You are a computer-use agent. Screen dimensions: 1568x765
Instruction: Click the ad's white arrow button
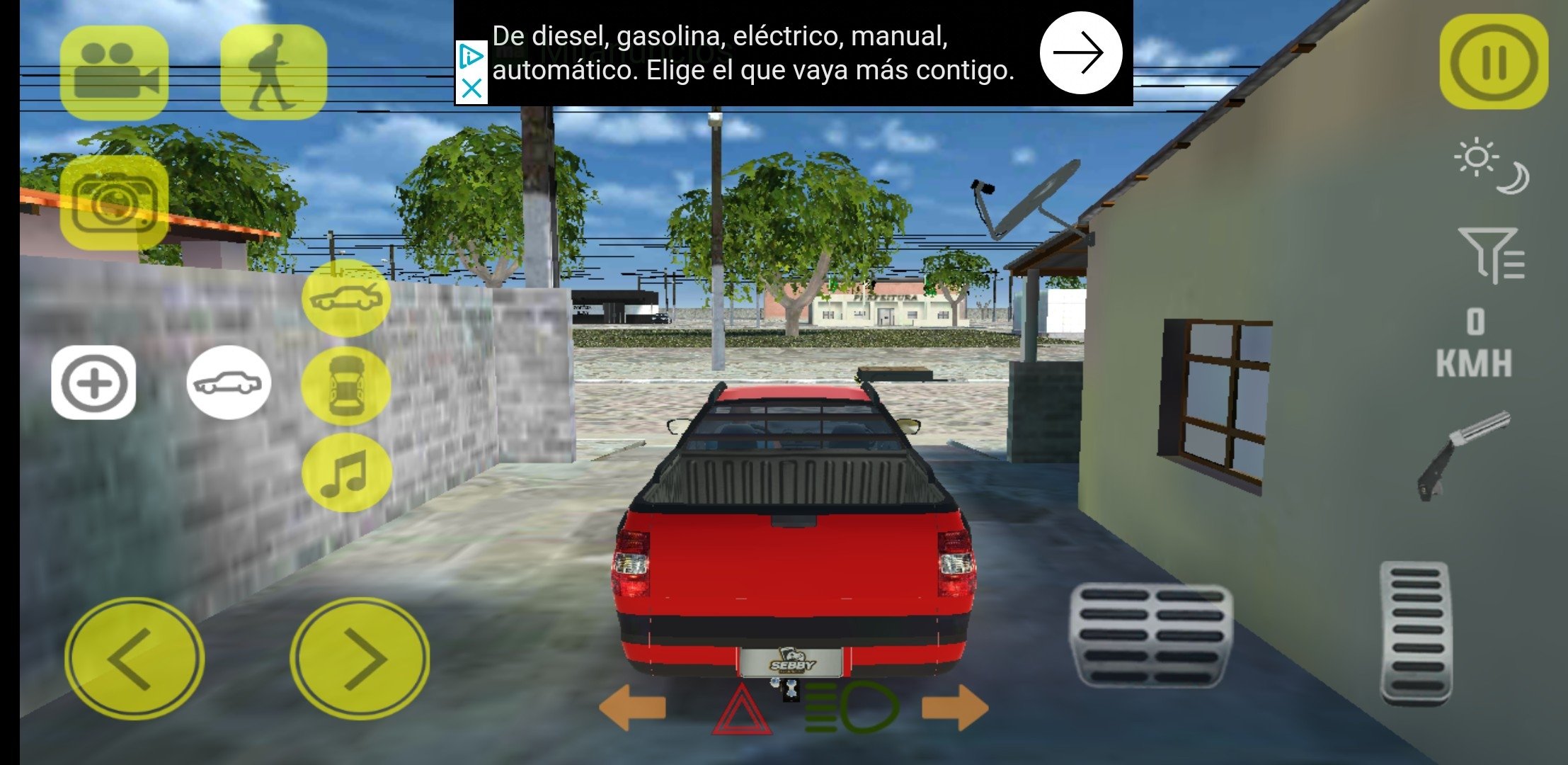point(1080,52)
